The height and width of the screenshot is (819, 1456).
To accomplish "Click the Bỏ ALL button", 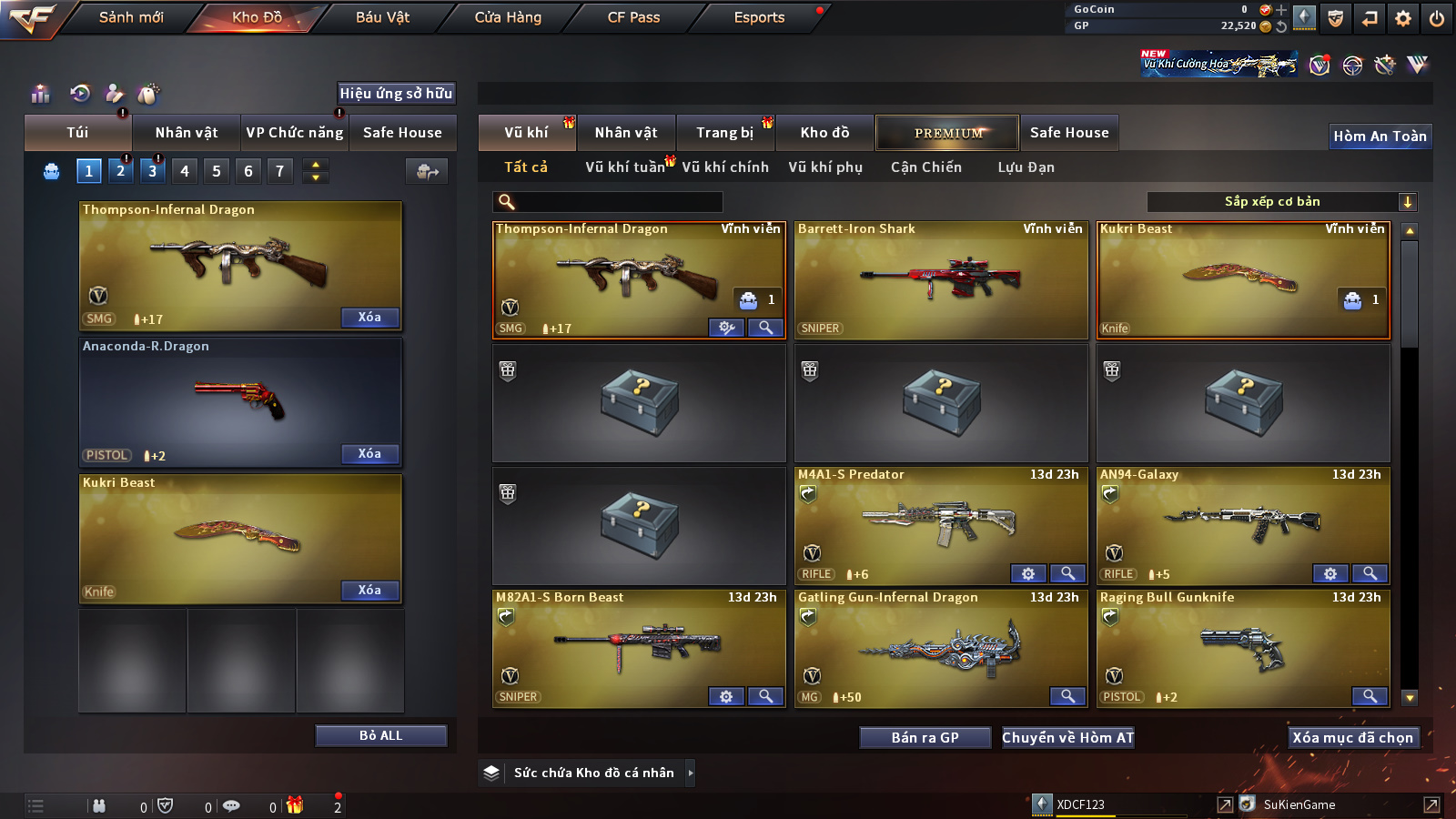I will [380, 735].
